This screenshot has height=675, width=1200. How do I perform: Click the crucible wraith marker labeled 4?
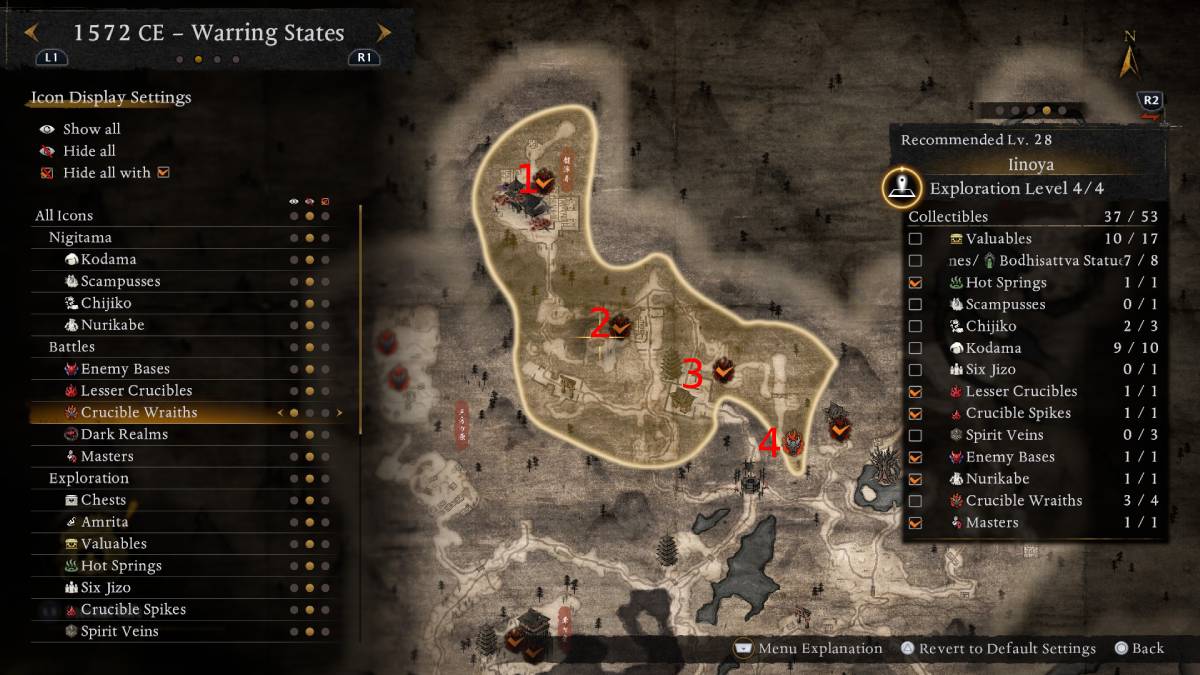click(794, 441)
